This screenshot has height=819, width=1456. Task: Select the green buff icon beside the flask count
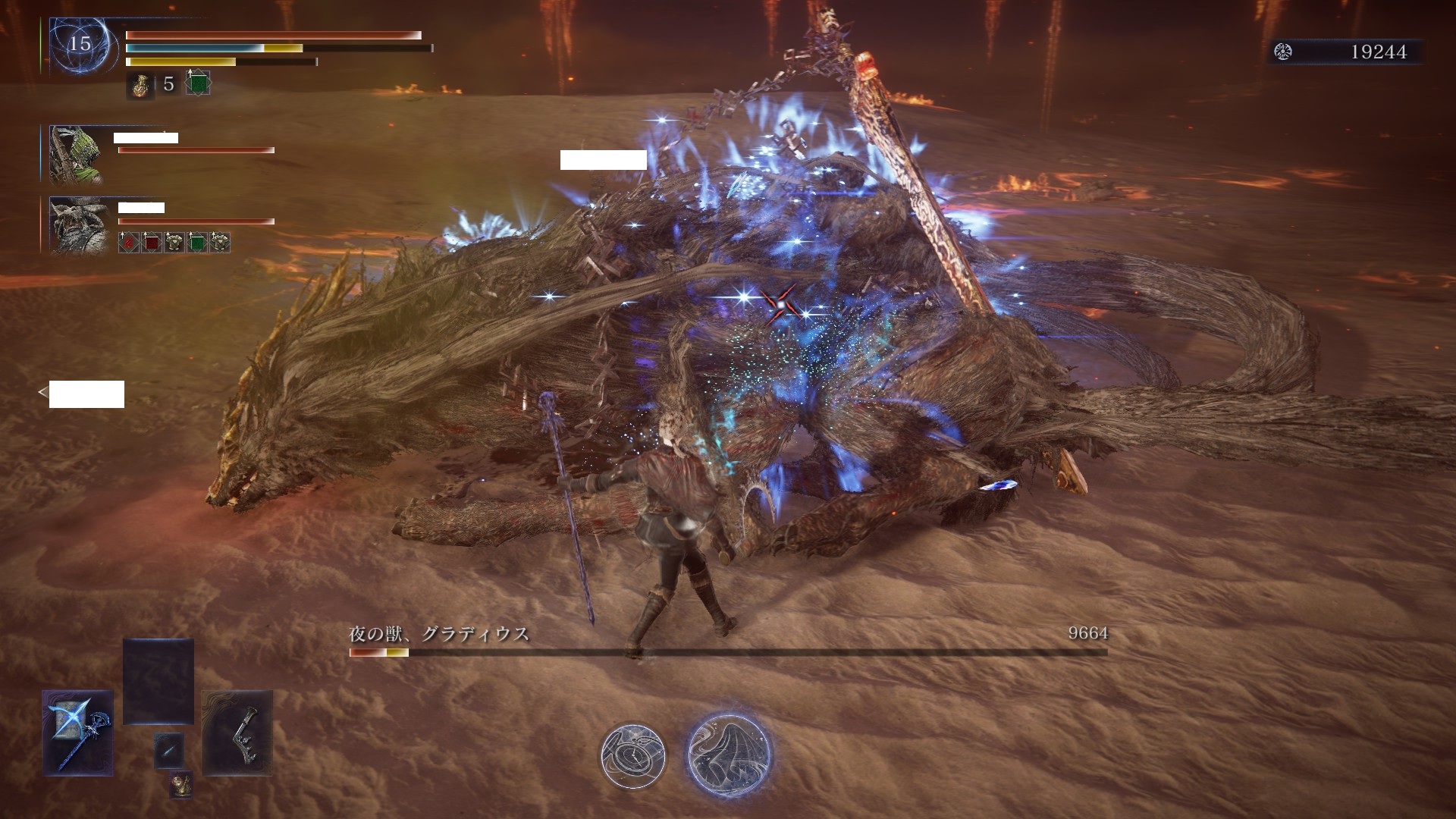pyautogui.click(x=198, y=83)
